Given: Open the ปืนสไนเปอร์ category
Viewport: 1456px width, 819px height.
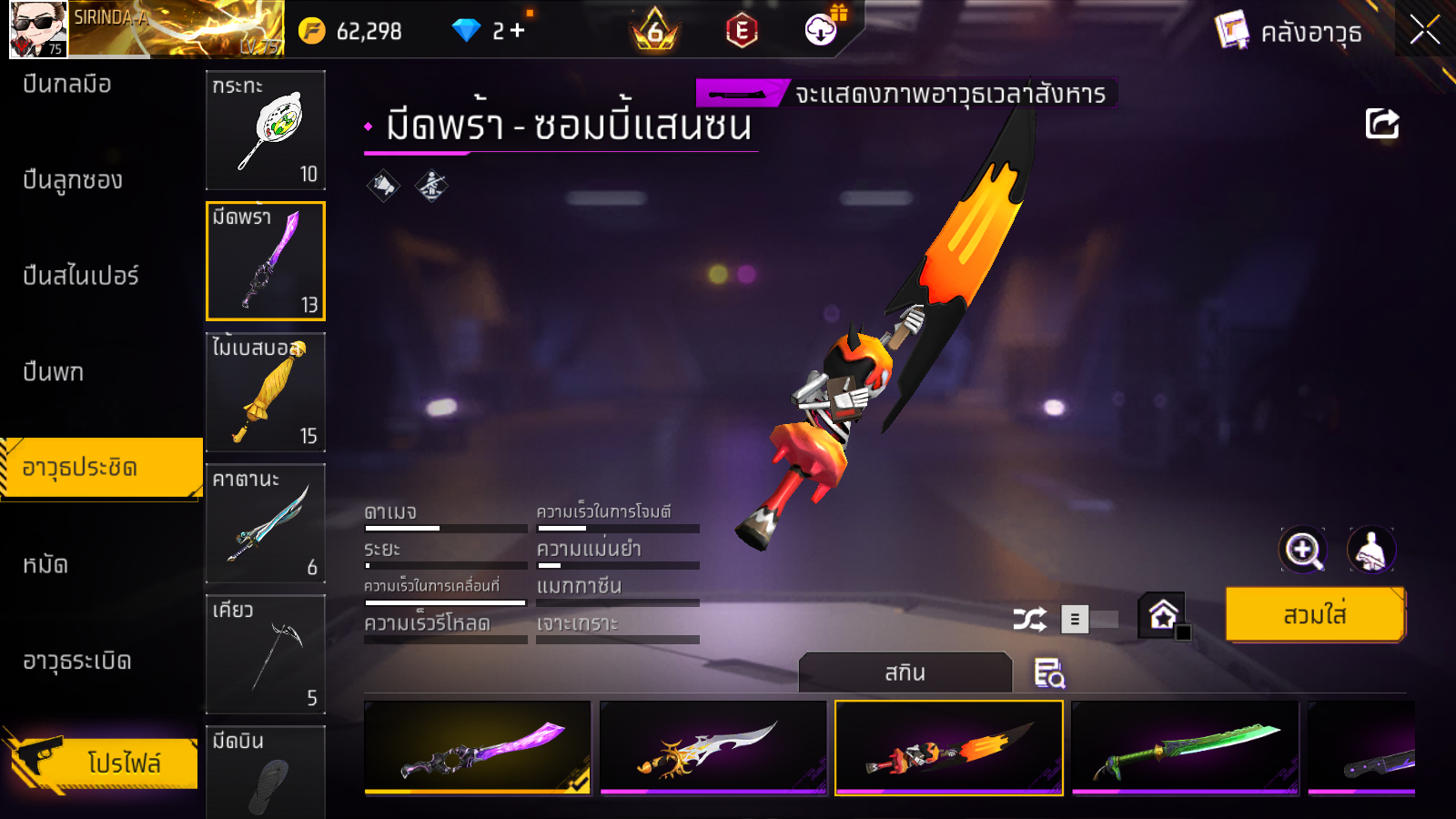Looking at the screenshot, I should click(x=81, y=276).
